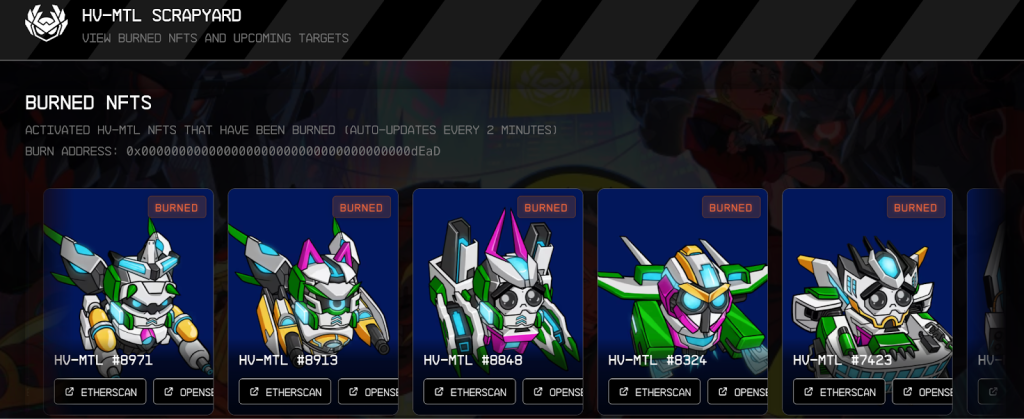View HV-MTL #8848 on OpenSea
Image resolution: width=1024 pixels, height=419 pixels.
(553, 392)
